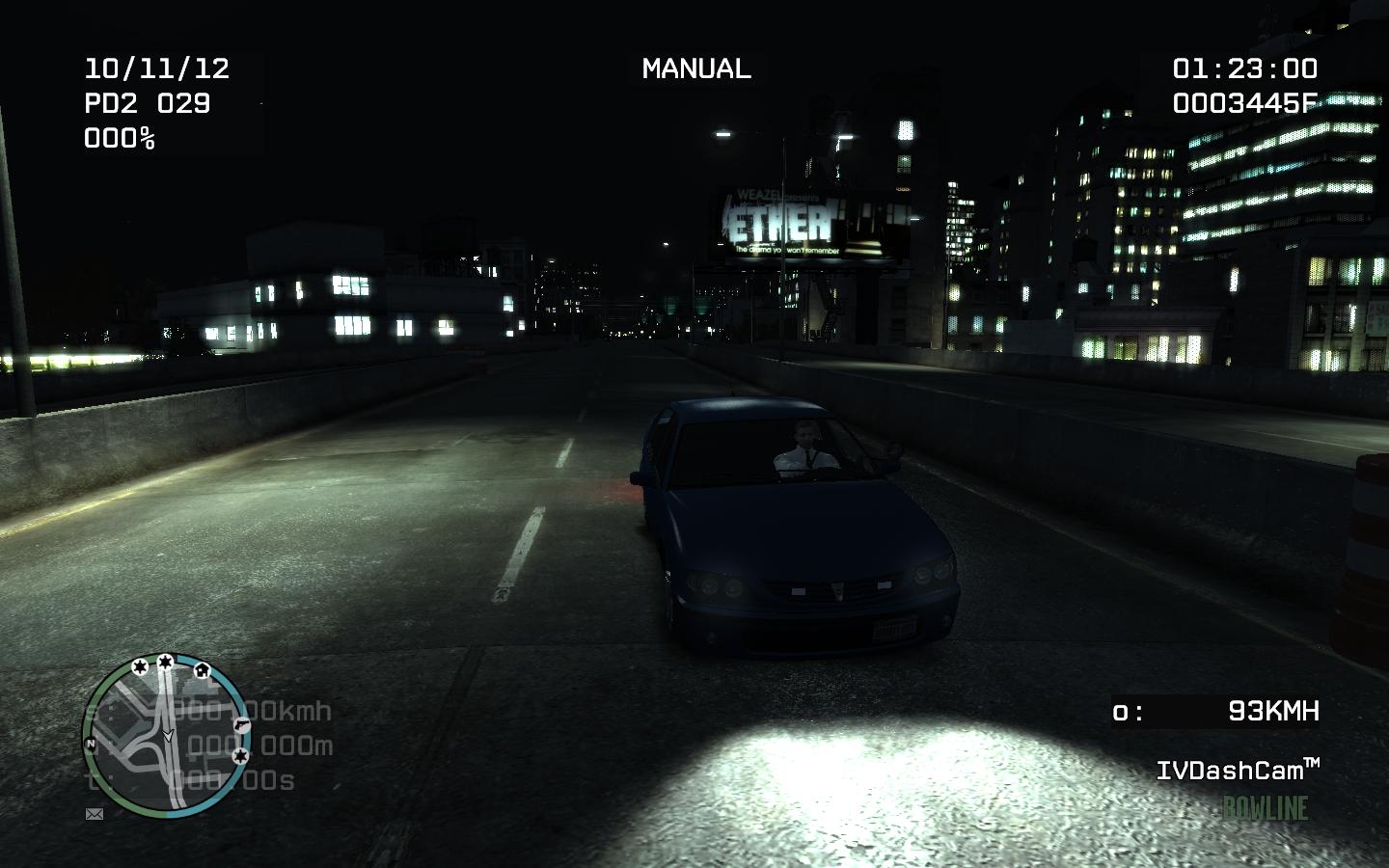Click the north compass marker on minimap
This screenshot has height=868, width=1389.
pyautogui.click(x=91, y=744)
